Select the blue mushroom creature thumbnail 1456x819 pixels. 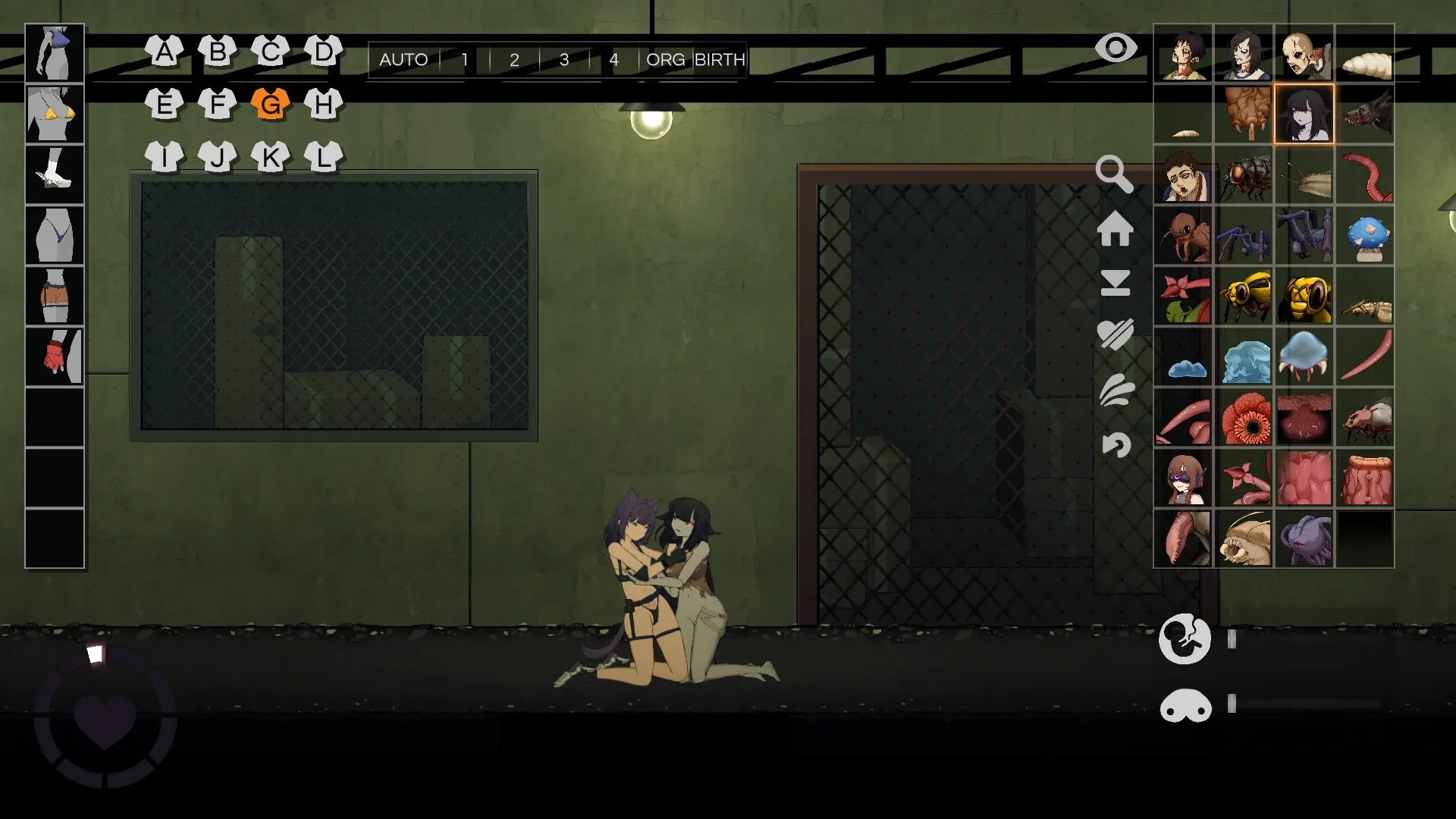click(1364, 235)
